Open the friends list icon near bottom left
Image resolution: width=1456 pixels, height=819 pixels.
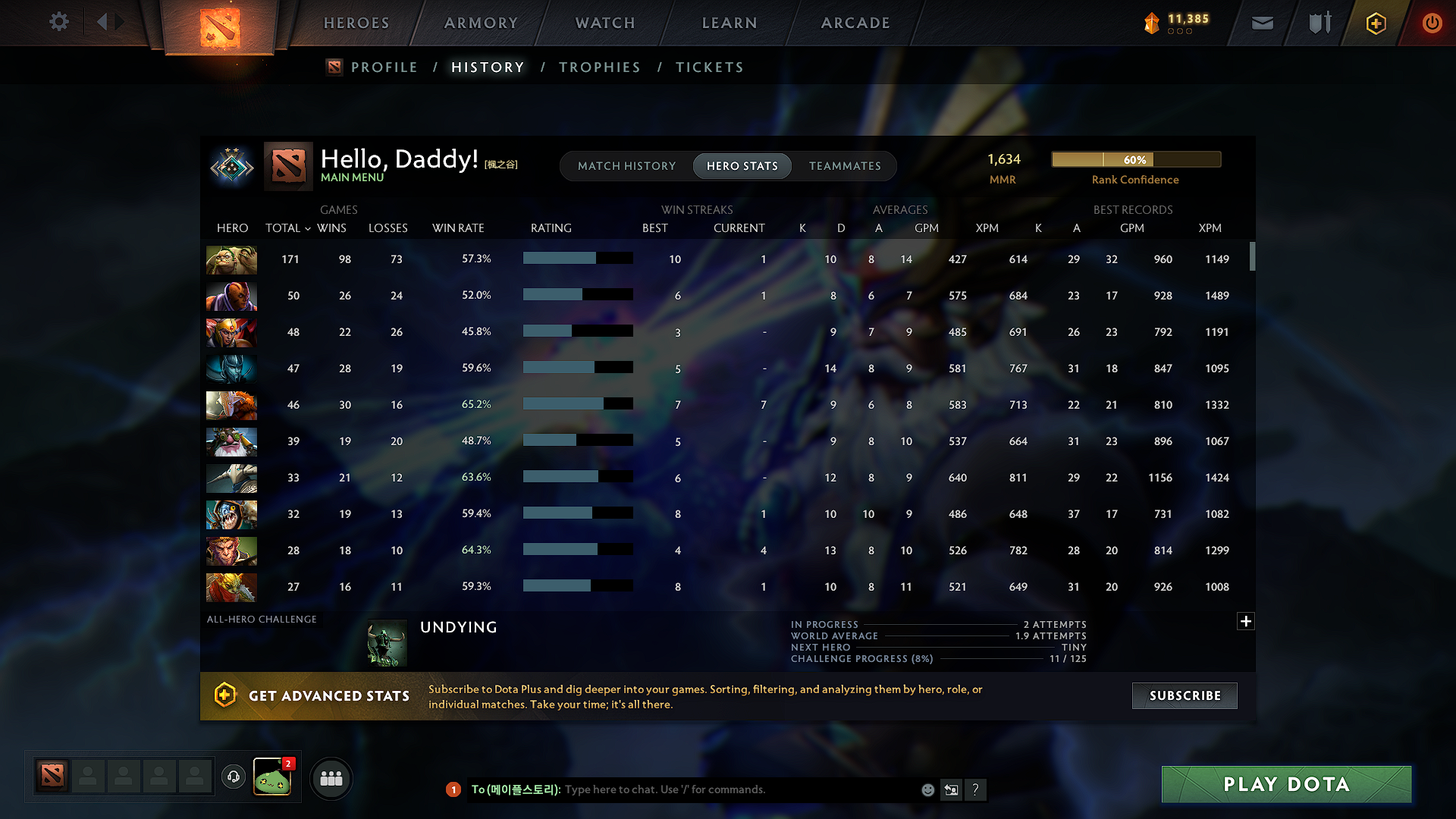(331, 778)
